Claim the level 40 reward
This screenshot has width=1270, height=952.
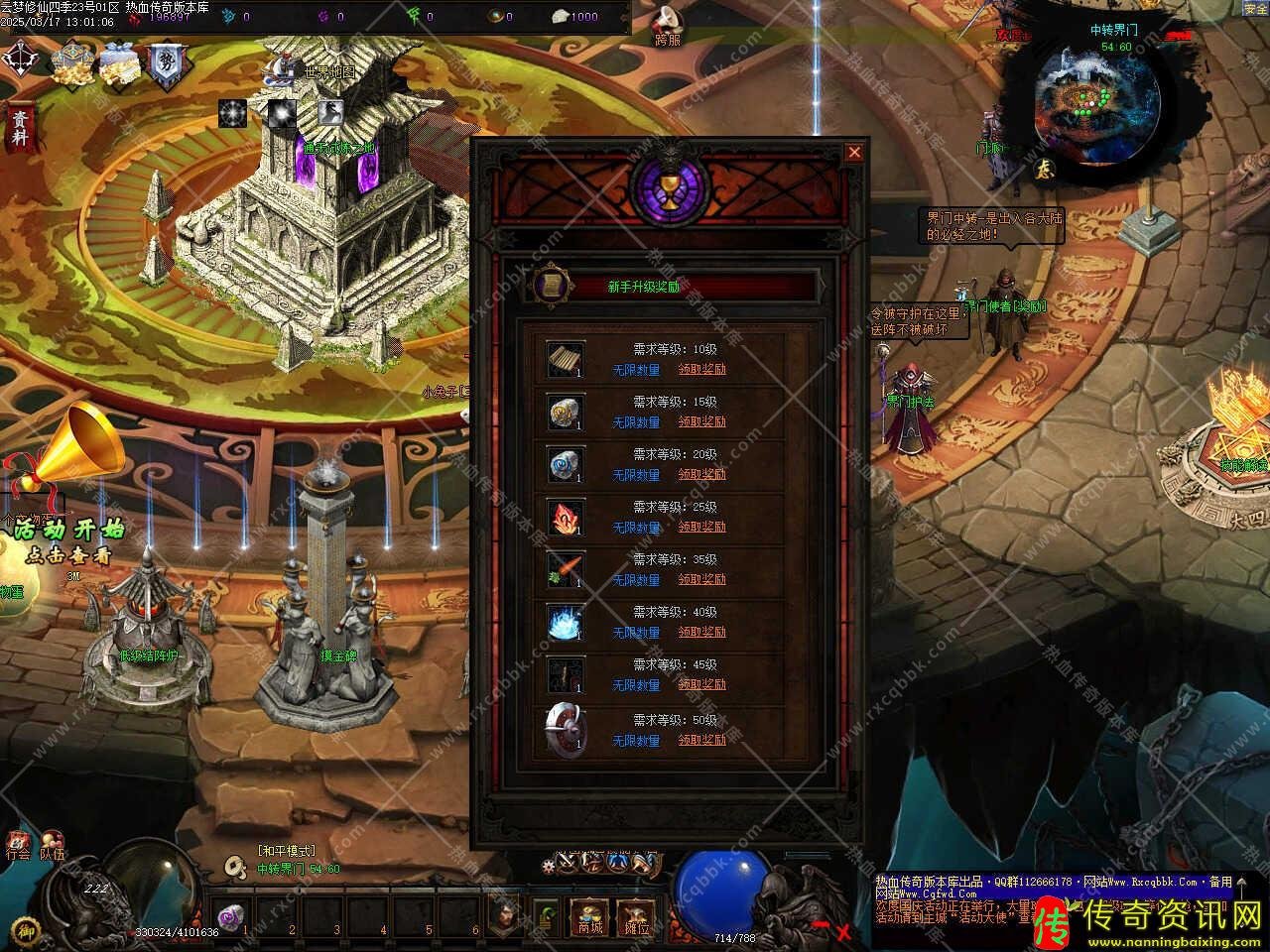point(701,632)
